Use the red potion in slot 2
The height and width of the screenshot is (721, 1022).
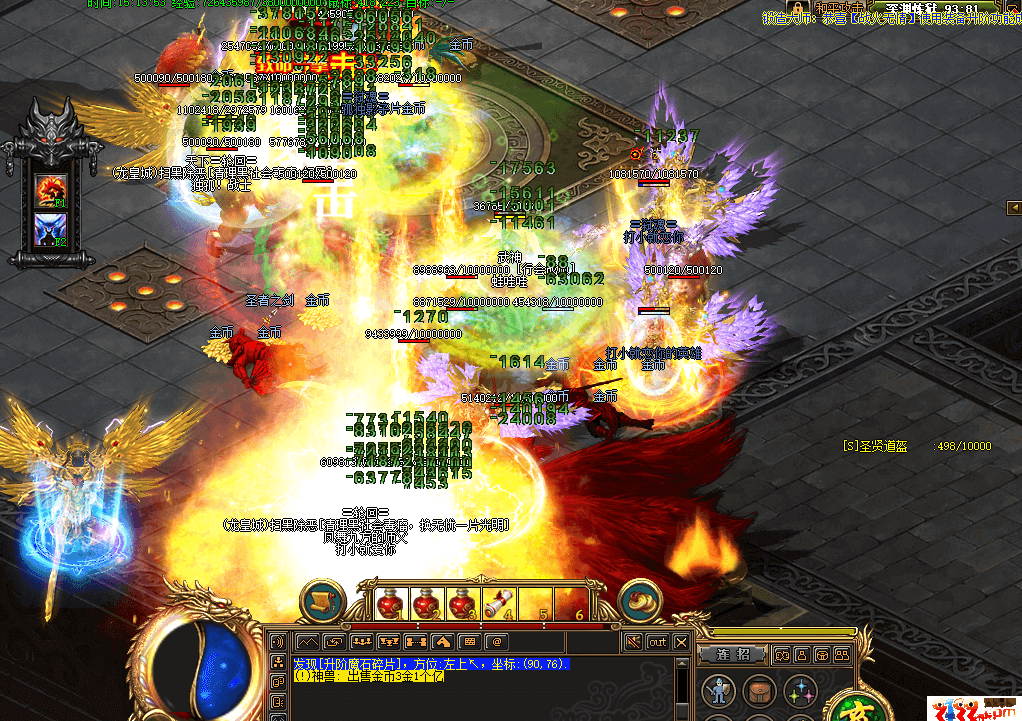(x=427, y=603)
